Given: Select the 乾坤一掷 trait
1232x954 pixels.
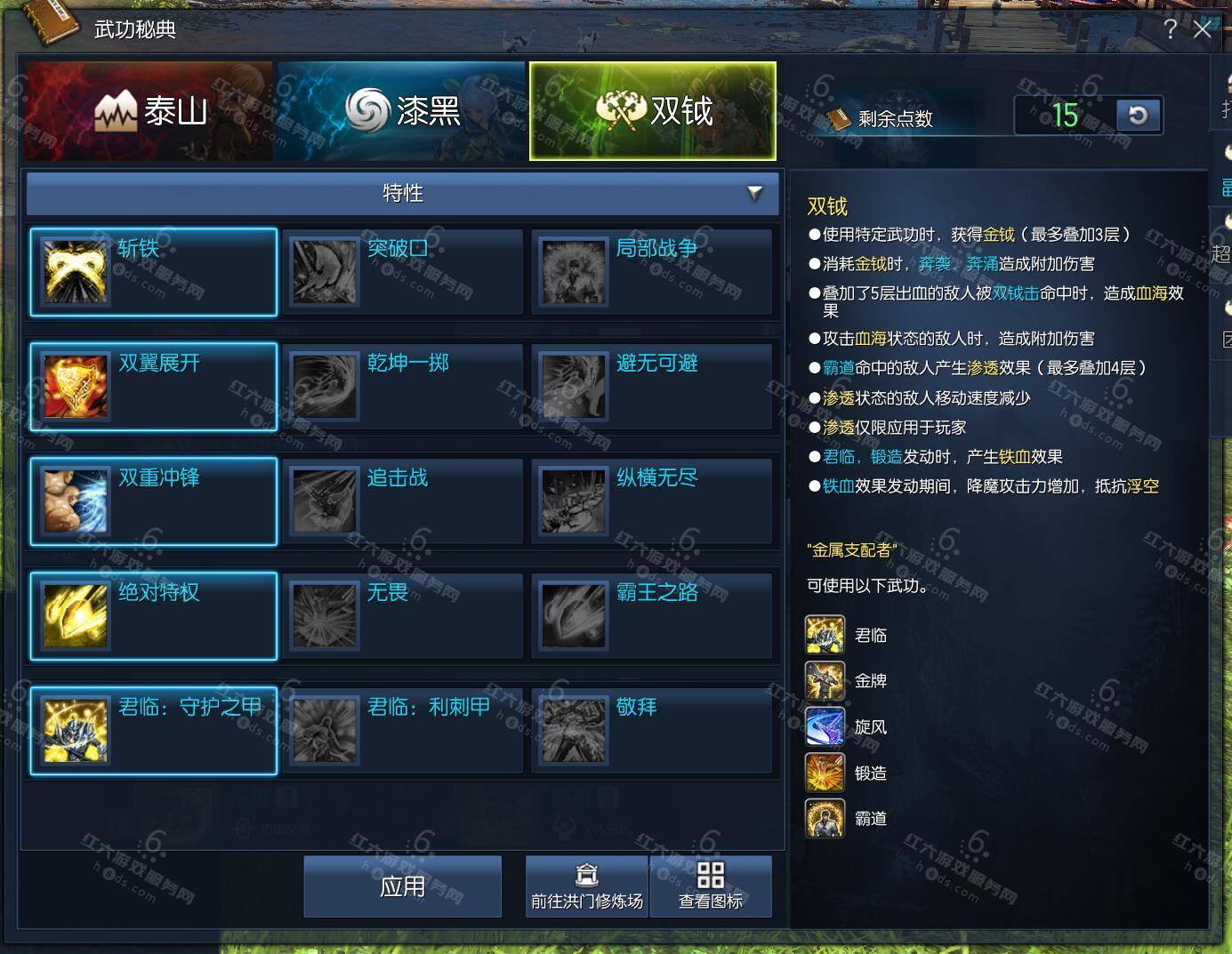Looking at the screenshot, I should (403, 387).
